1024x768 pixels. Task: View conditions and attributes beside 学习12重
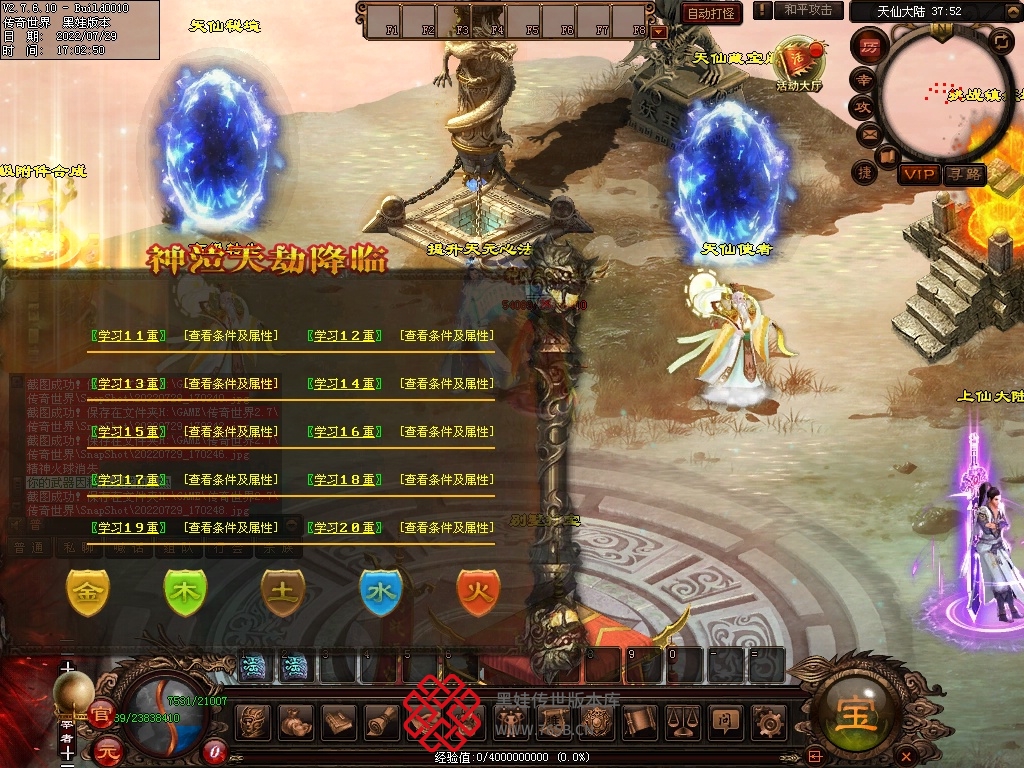click(x=446, y=336)
